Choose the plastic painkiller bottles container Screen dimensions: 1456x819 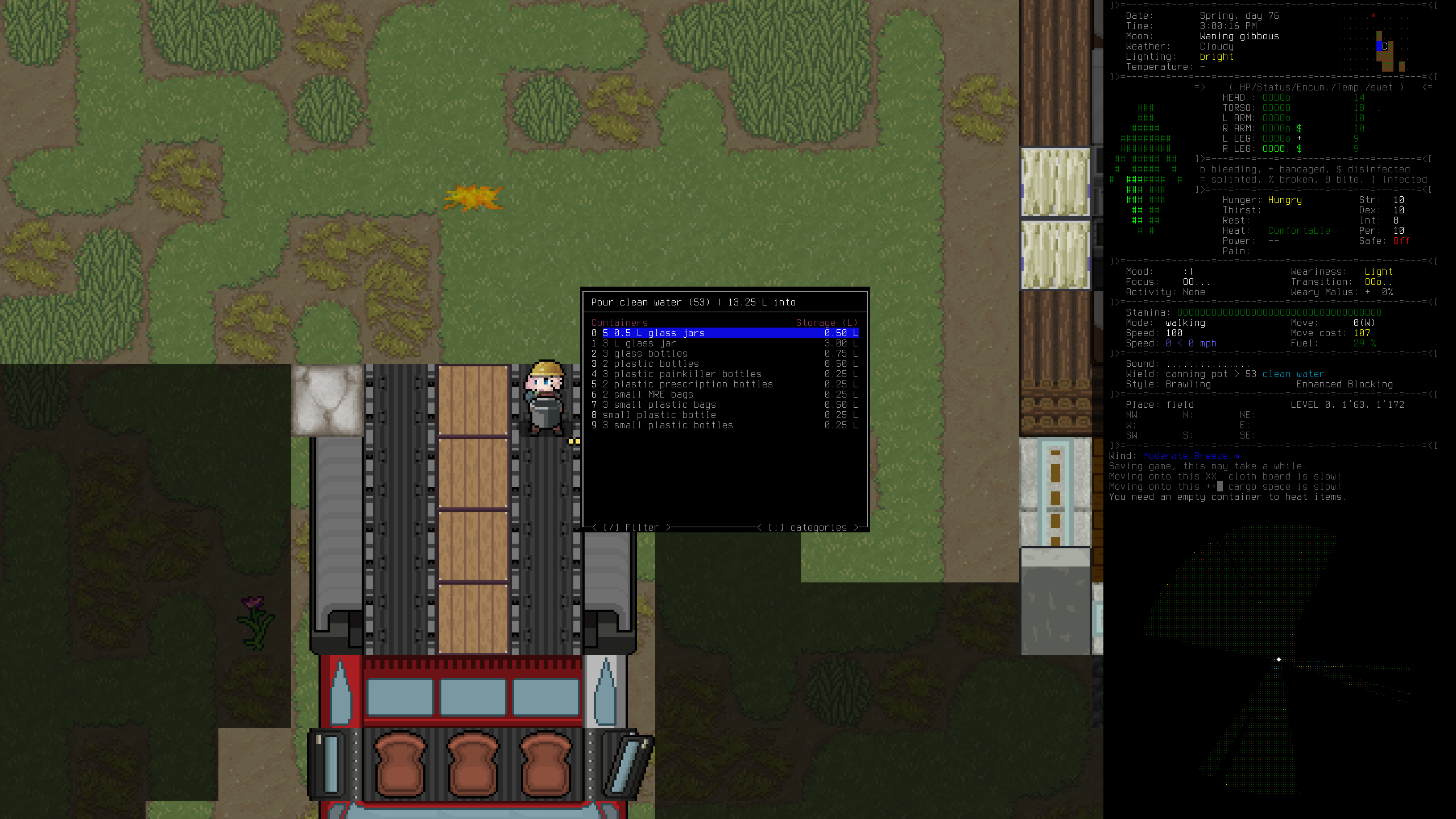pos(681,374)
